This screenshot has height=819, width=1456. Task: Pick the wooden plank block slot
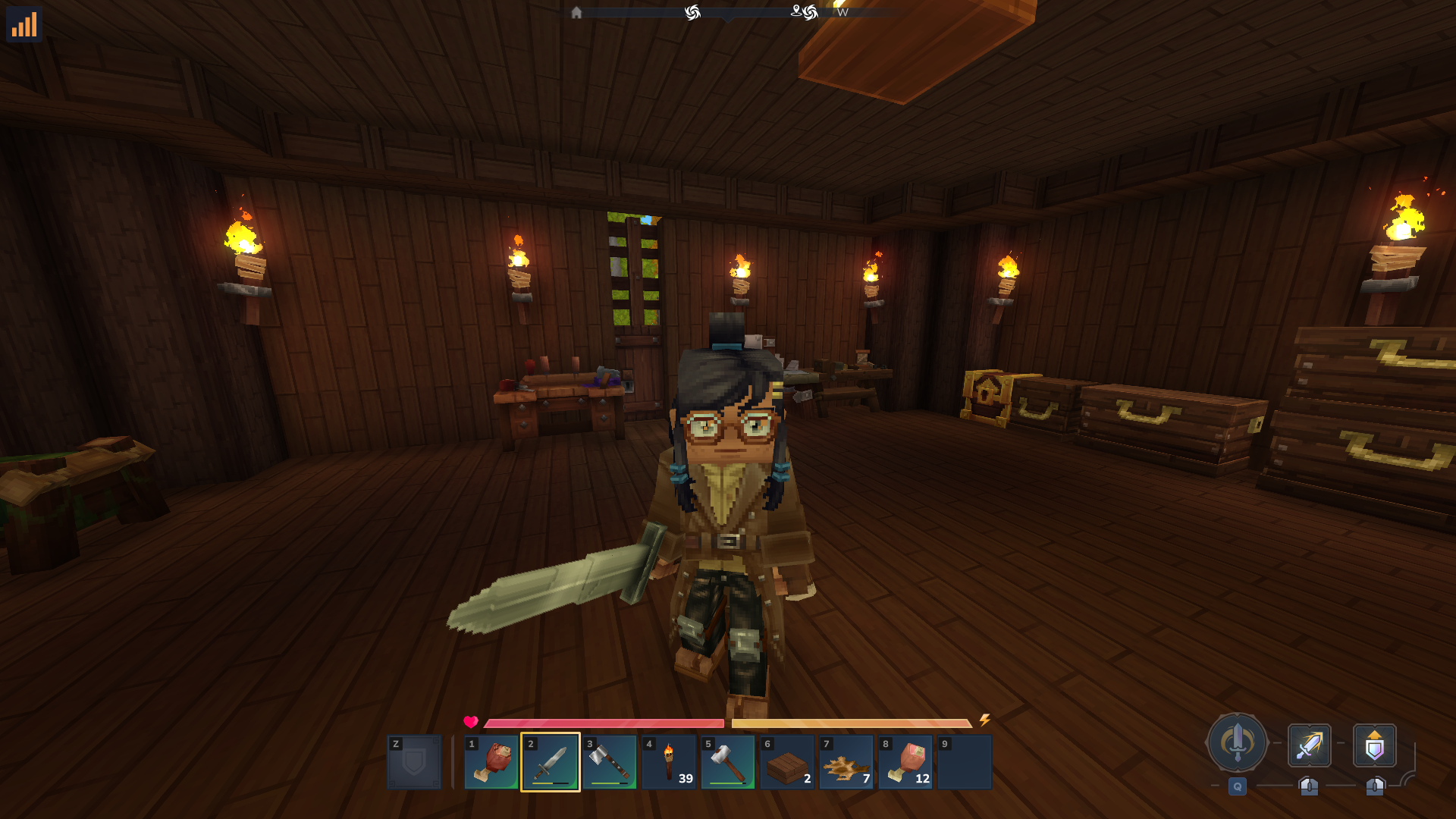point(787,761)
